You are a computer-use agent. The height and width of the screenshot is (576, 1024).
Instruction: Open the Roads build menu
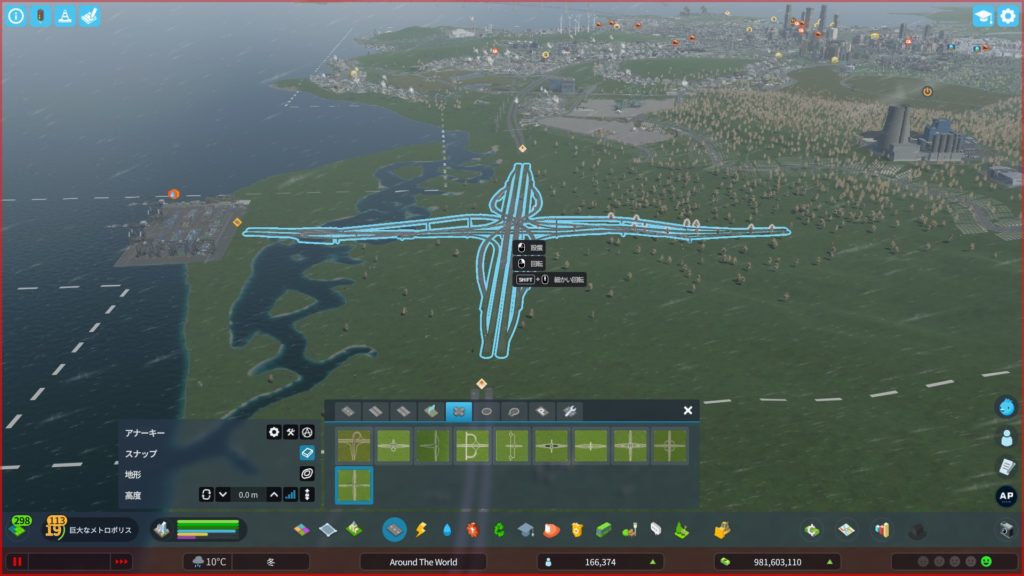tap(394, 529)
